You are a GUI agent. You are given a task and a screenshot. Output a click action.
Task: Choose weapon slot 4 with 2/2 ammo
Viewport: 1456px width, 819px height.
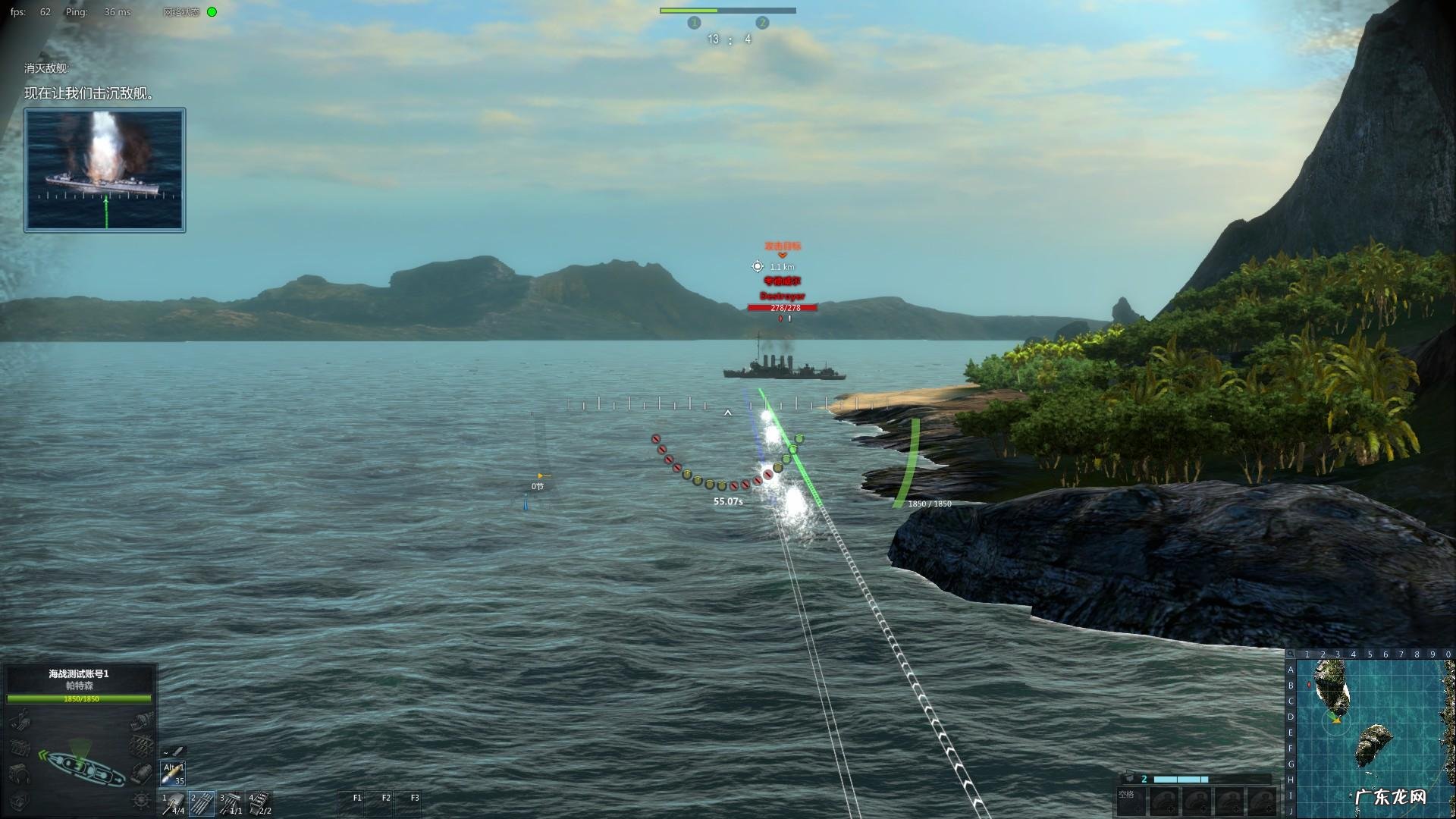[259, 803]
